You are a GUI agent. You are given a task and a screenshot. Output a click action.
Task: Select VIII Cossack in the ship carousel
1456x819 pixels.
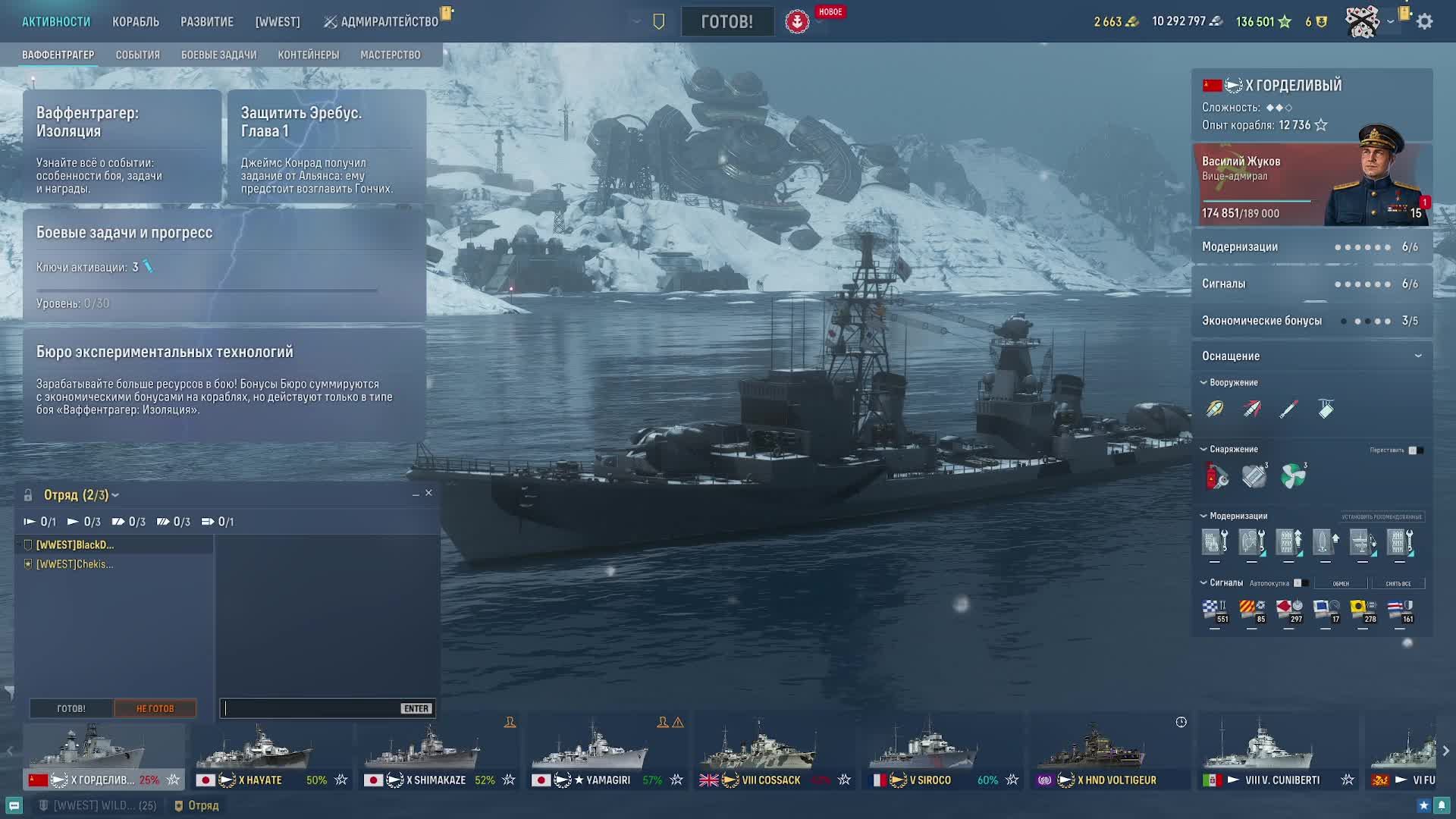pos(773,756)
